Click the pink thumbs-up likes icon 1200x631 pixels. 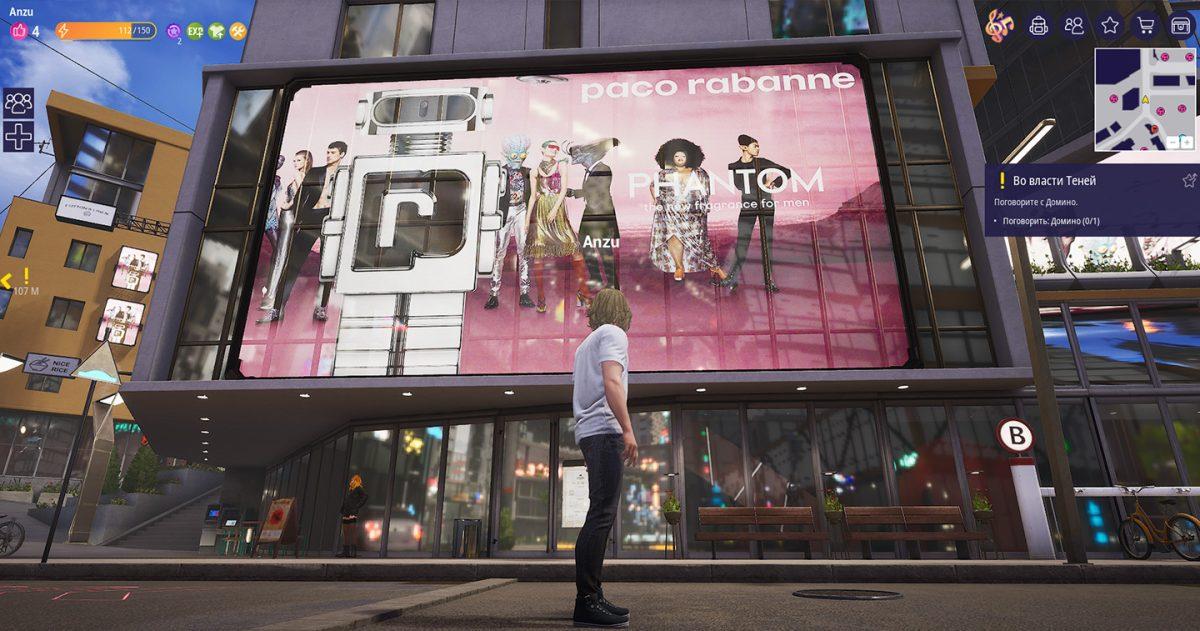pos(18,31)
